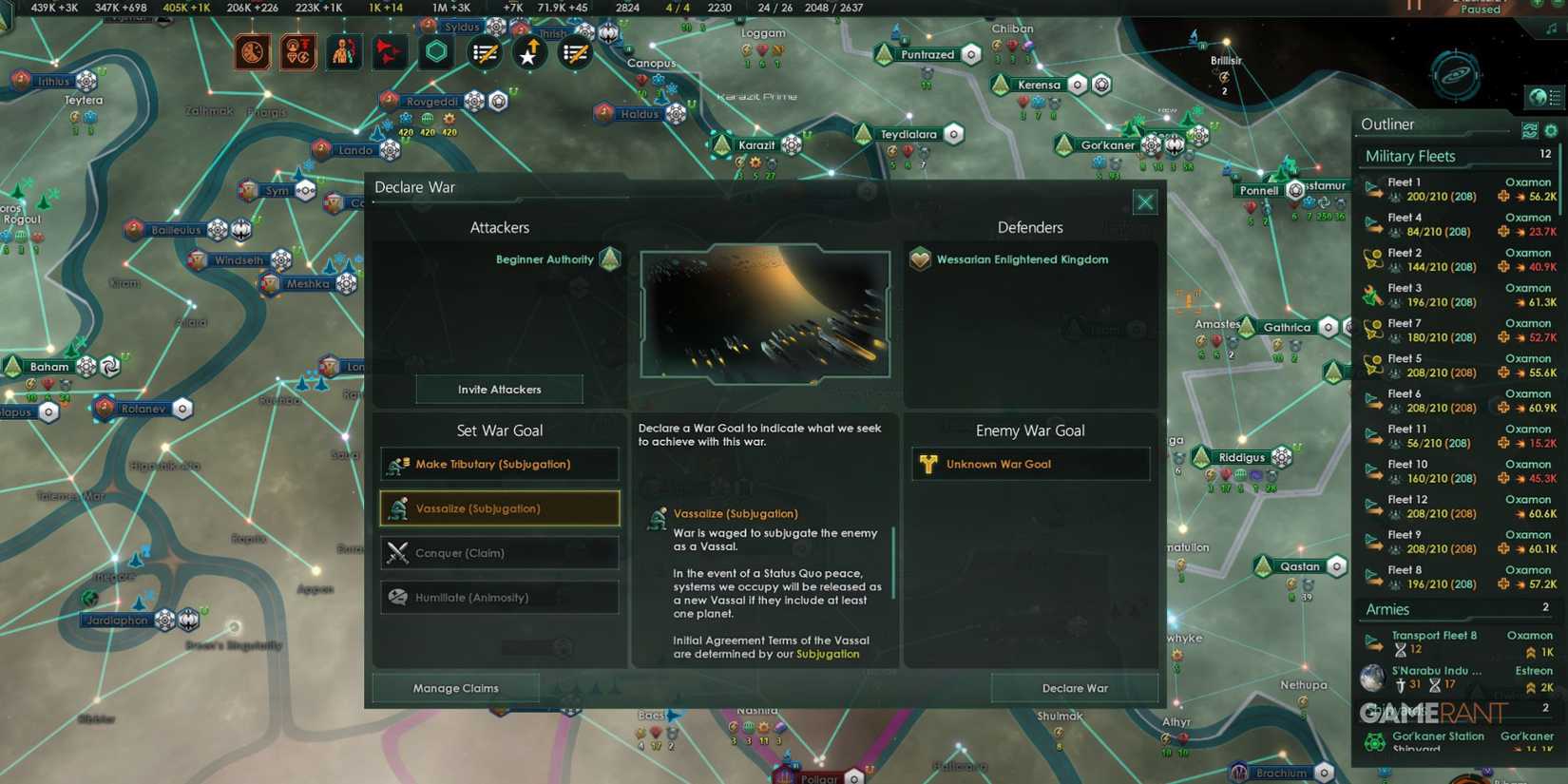
Task: Click the Outliner filter icon beside the gear
Action: (1530, 130)
